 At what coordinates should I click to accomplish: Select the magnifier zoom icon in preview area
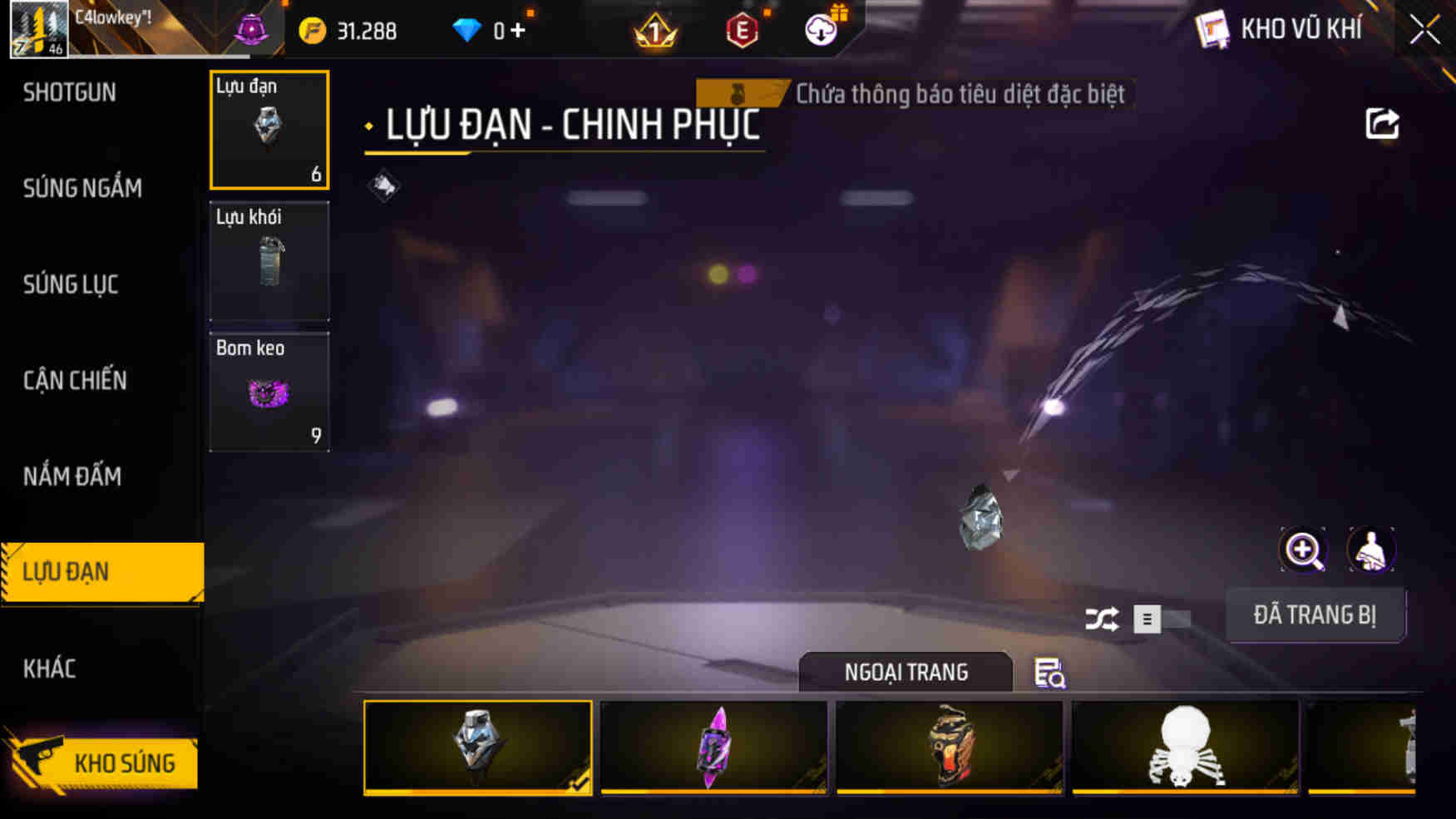point(1303,550)
